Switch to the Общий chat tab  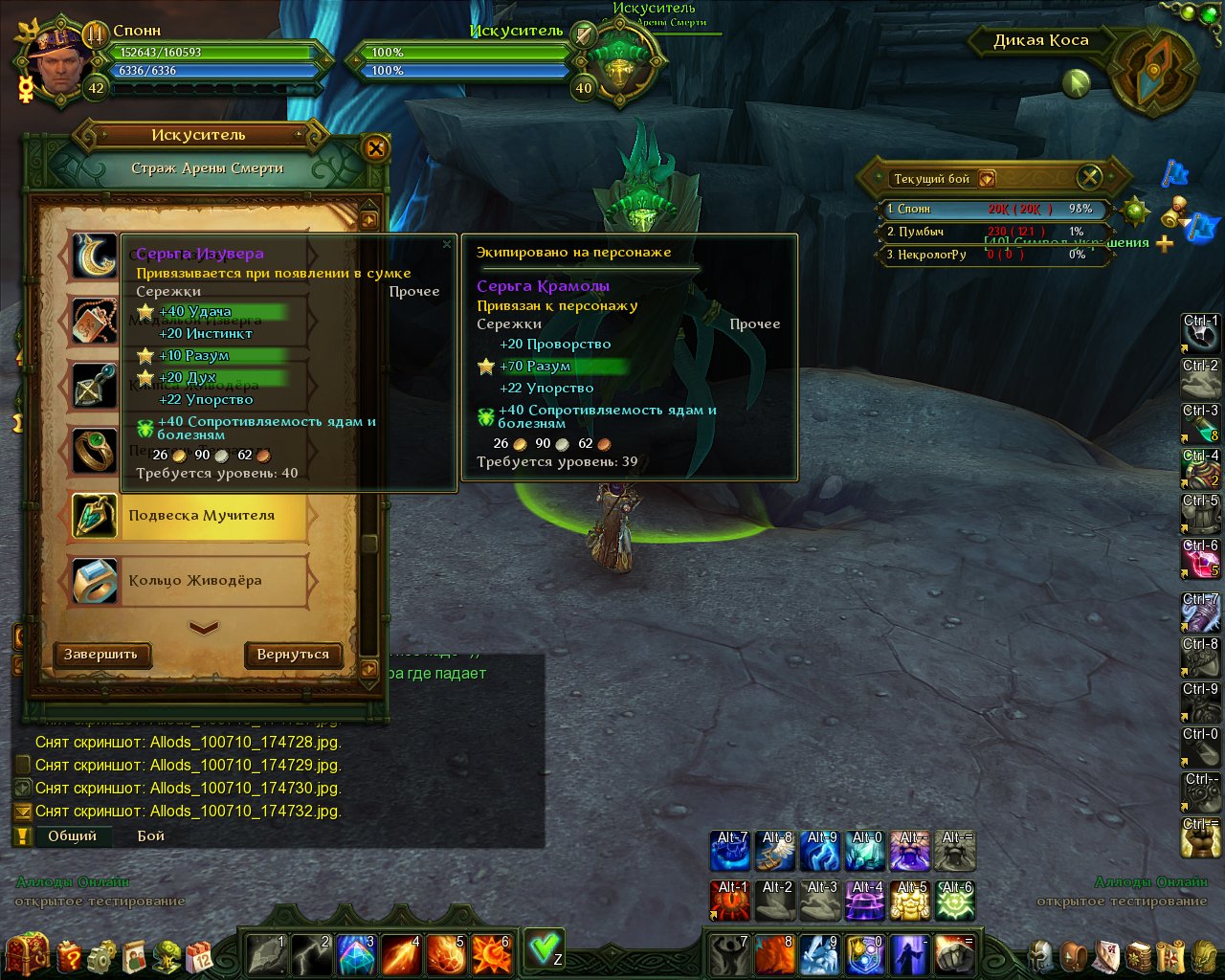click(73, 835)
